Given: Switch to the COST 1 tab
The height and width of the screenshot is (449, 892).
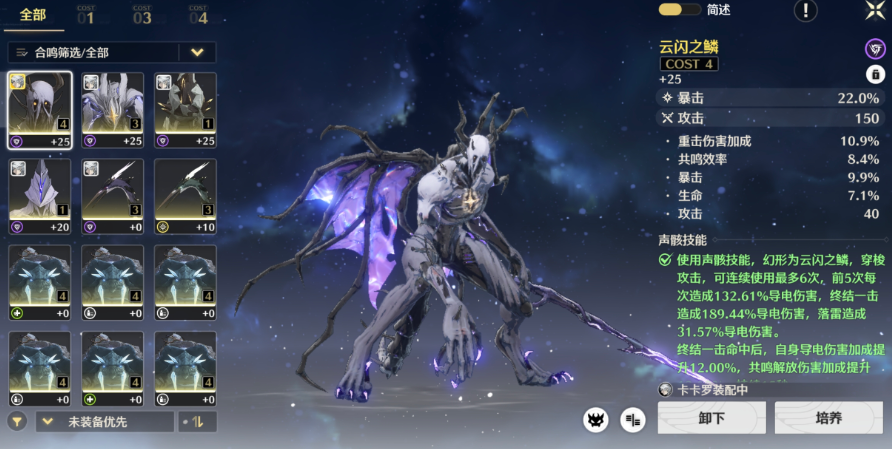Looking at the screenshot, I should tap(86, 15).
